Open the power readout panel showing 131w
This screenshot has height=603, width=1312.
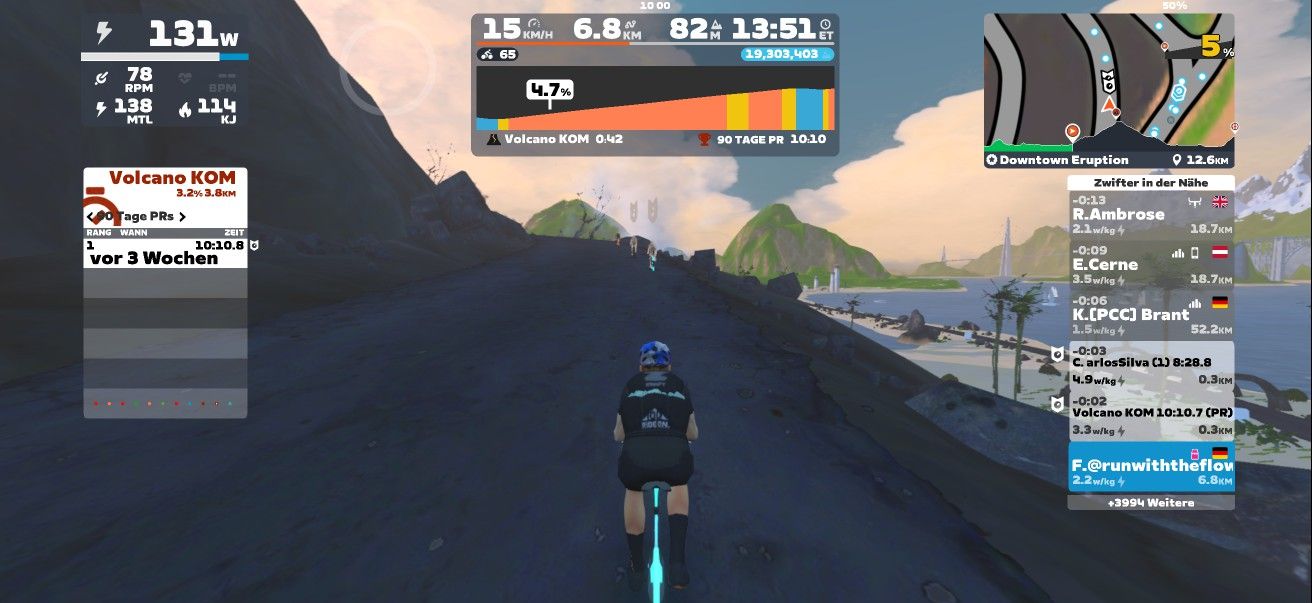(165, 36)
